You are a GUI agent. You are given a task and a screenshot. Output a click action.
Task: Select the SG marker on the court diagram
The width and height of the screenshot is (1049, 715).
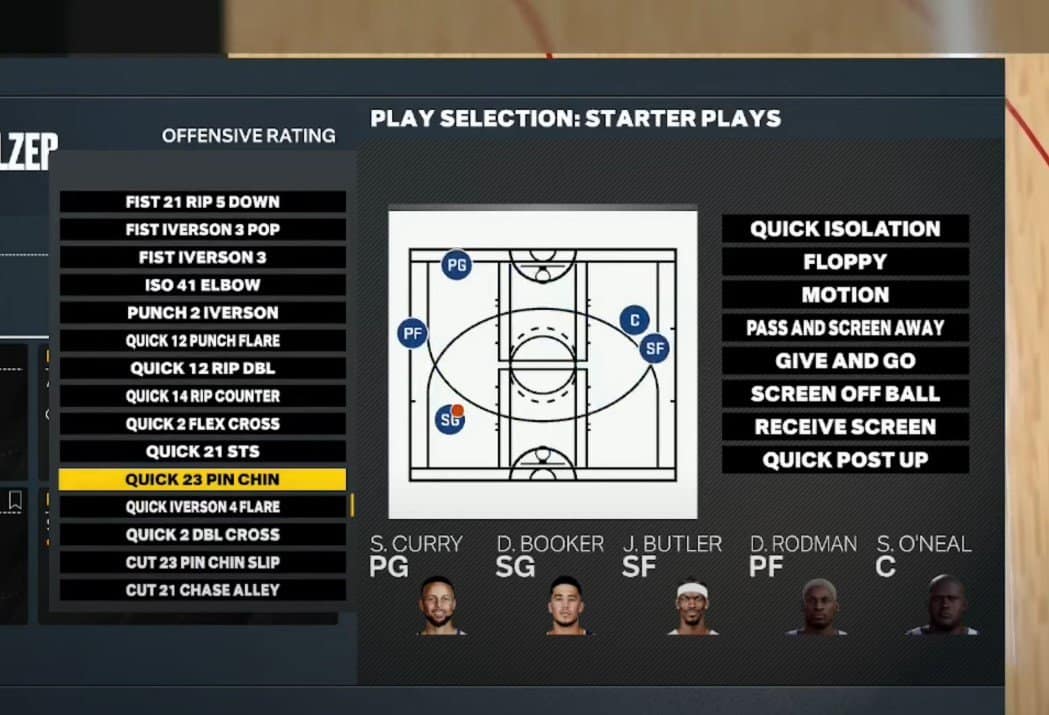point(451,420)
